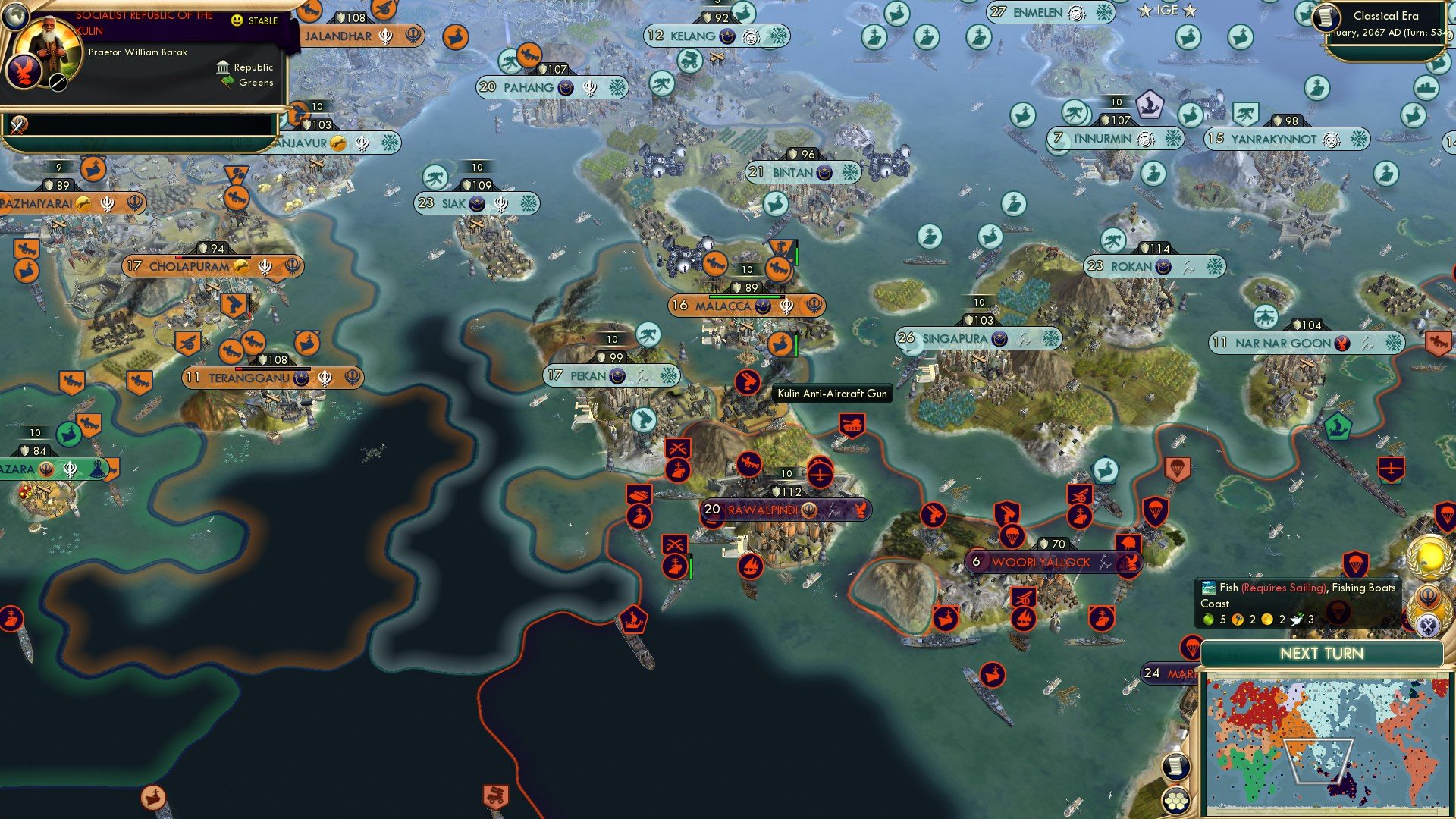Click the small sword icon on the leader portrait
This screenshot has width=1456, height=819.
point(58,82)
